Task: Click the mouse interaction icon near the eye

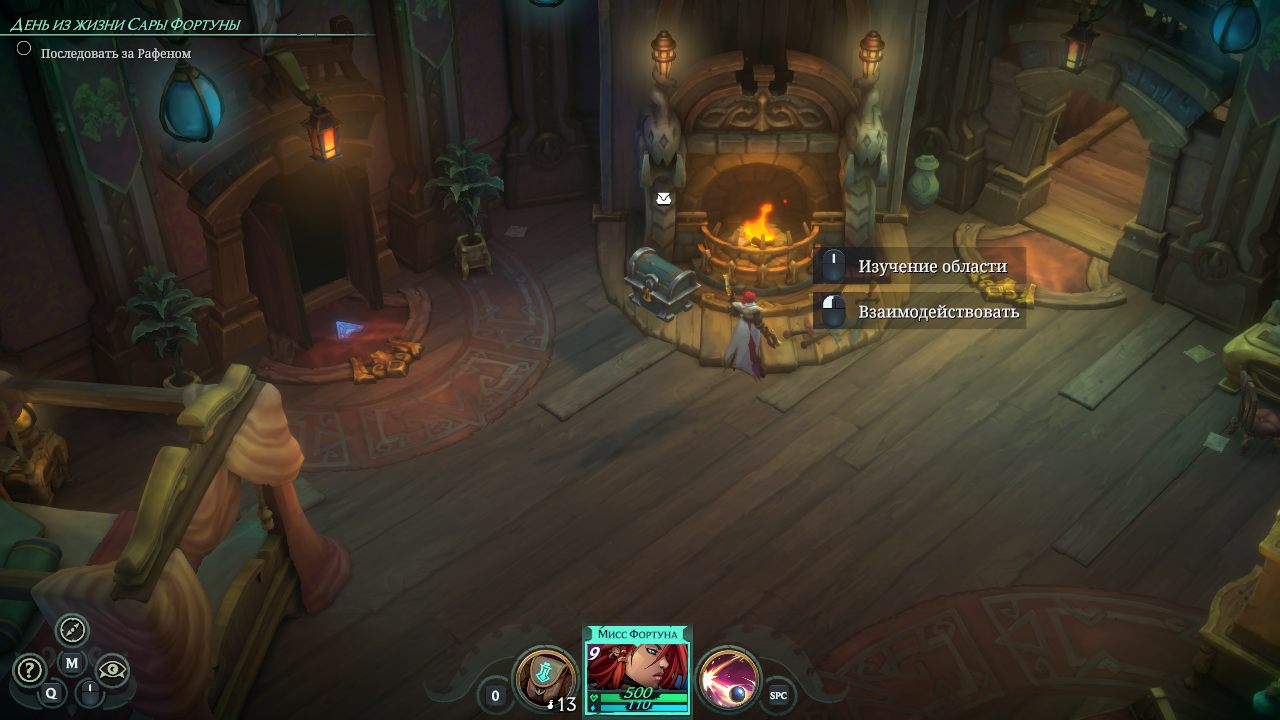Action: pyautogui.click(x=90, y=694)
